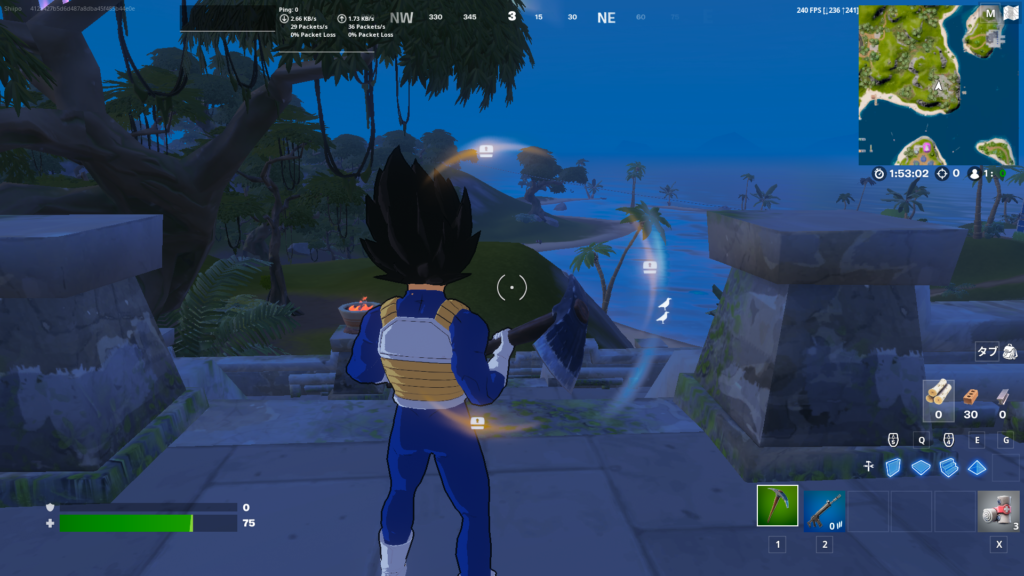
Task: Choose the bandage item slot
Action: coord(997,510)
